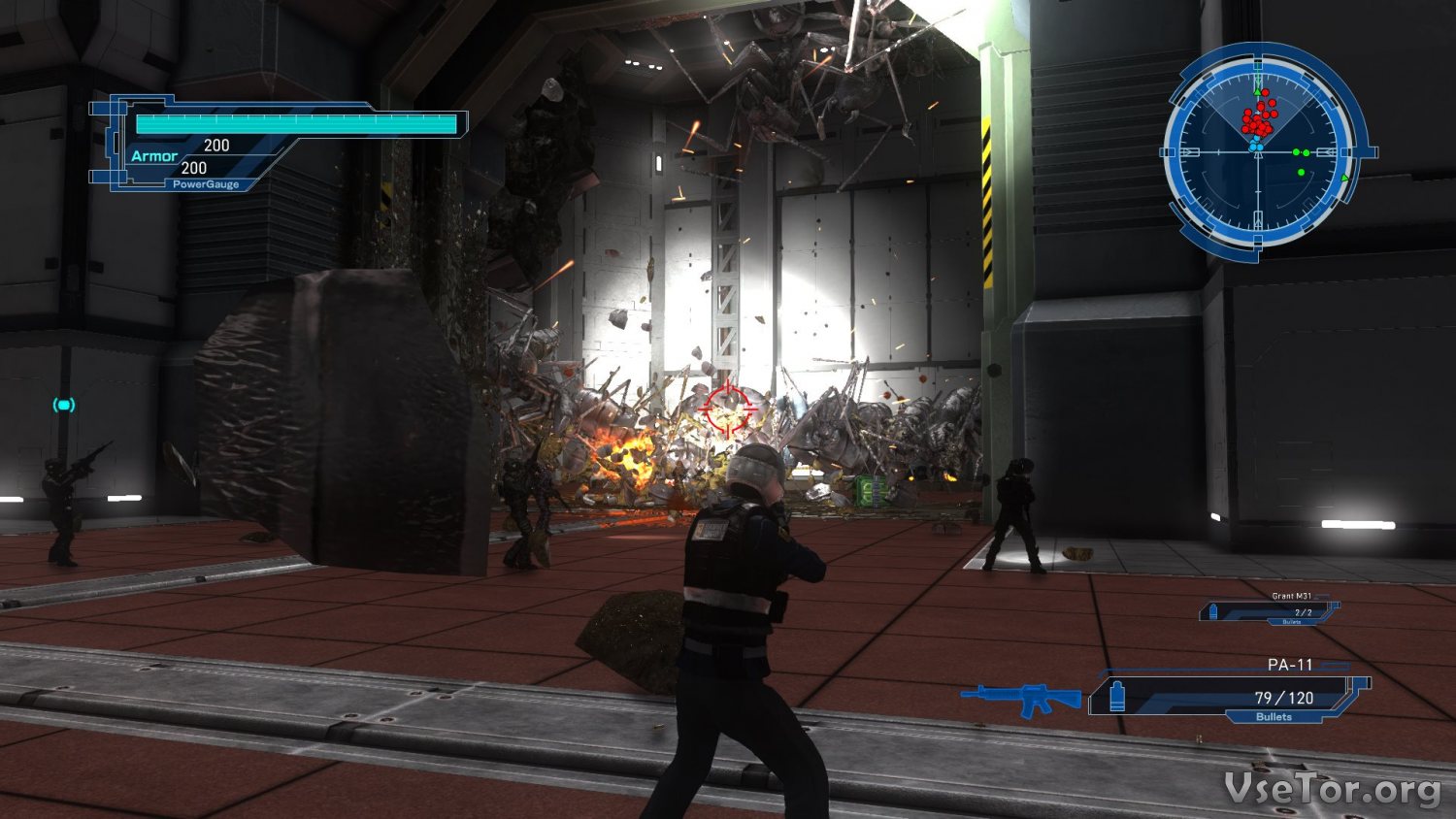Click the circular radar minimap
Screen dimensions: 1456x819
(1259, 152)
